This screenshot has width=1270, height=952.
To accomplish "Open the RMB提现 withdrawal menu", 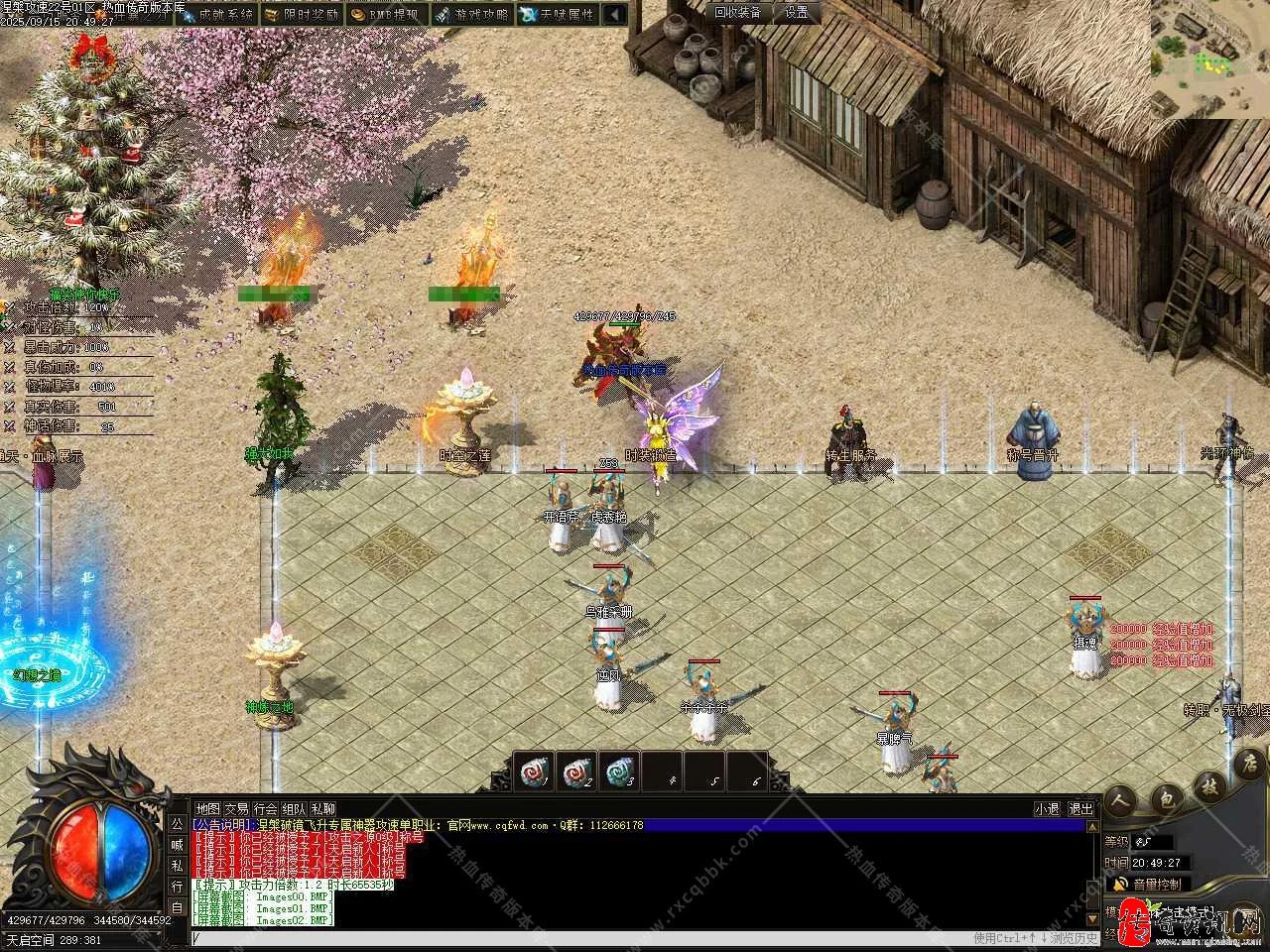I will (387, 14).
